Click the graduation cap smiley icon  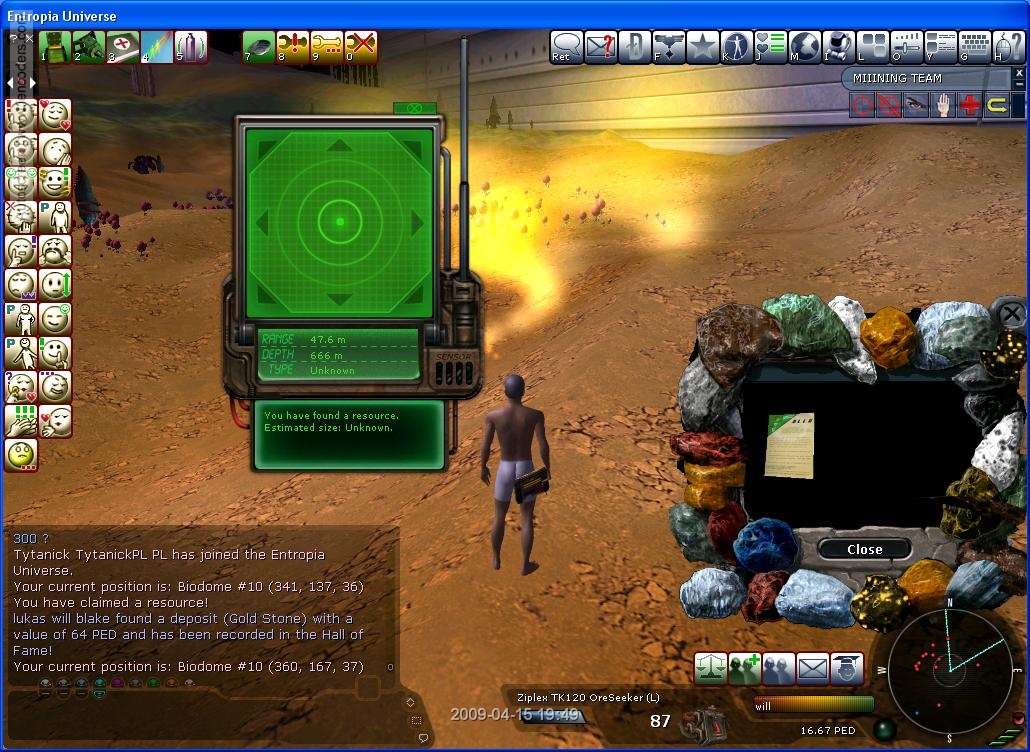(x=847, y=667)
